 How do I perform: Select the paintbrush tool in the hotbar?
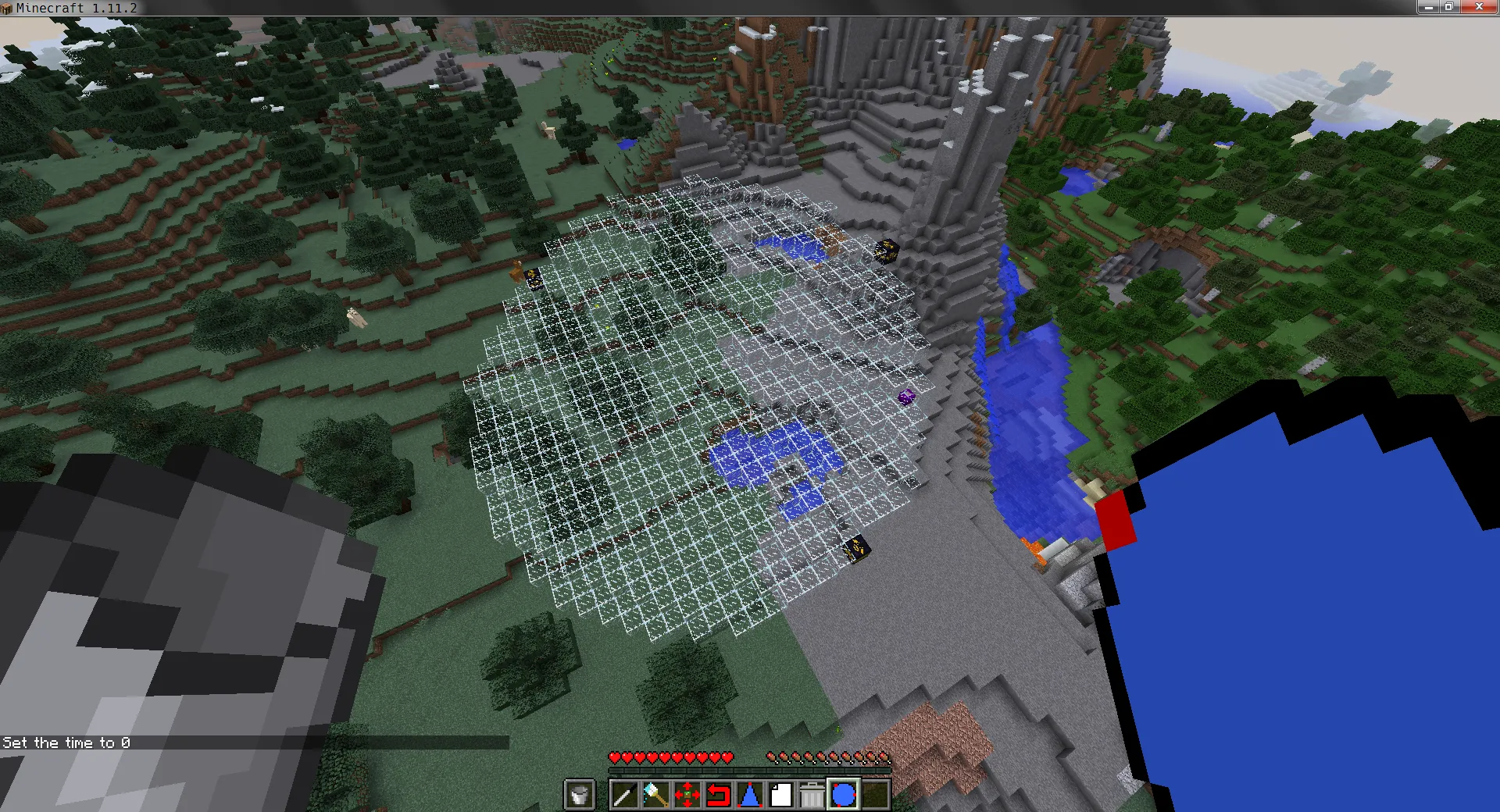click(655, 794)
